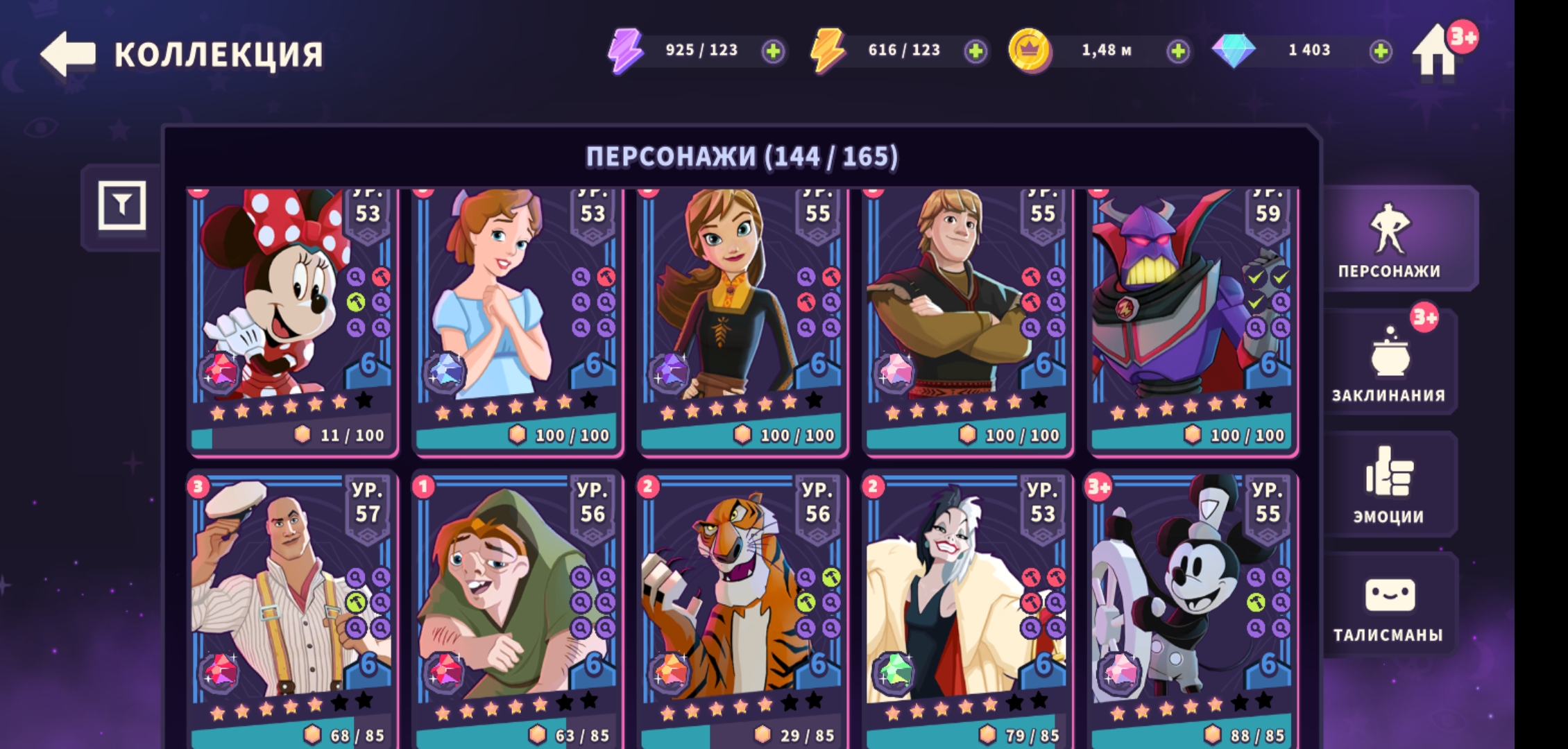Add gems with the diamond plus button
Image resolution: width=1568 pixels, height=749 pixels.
1381,51
